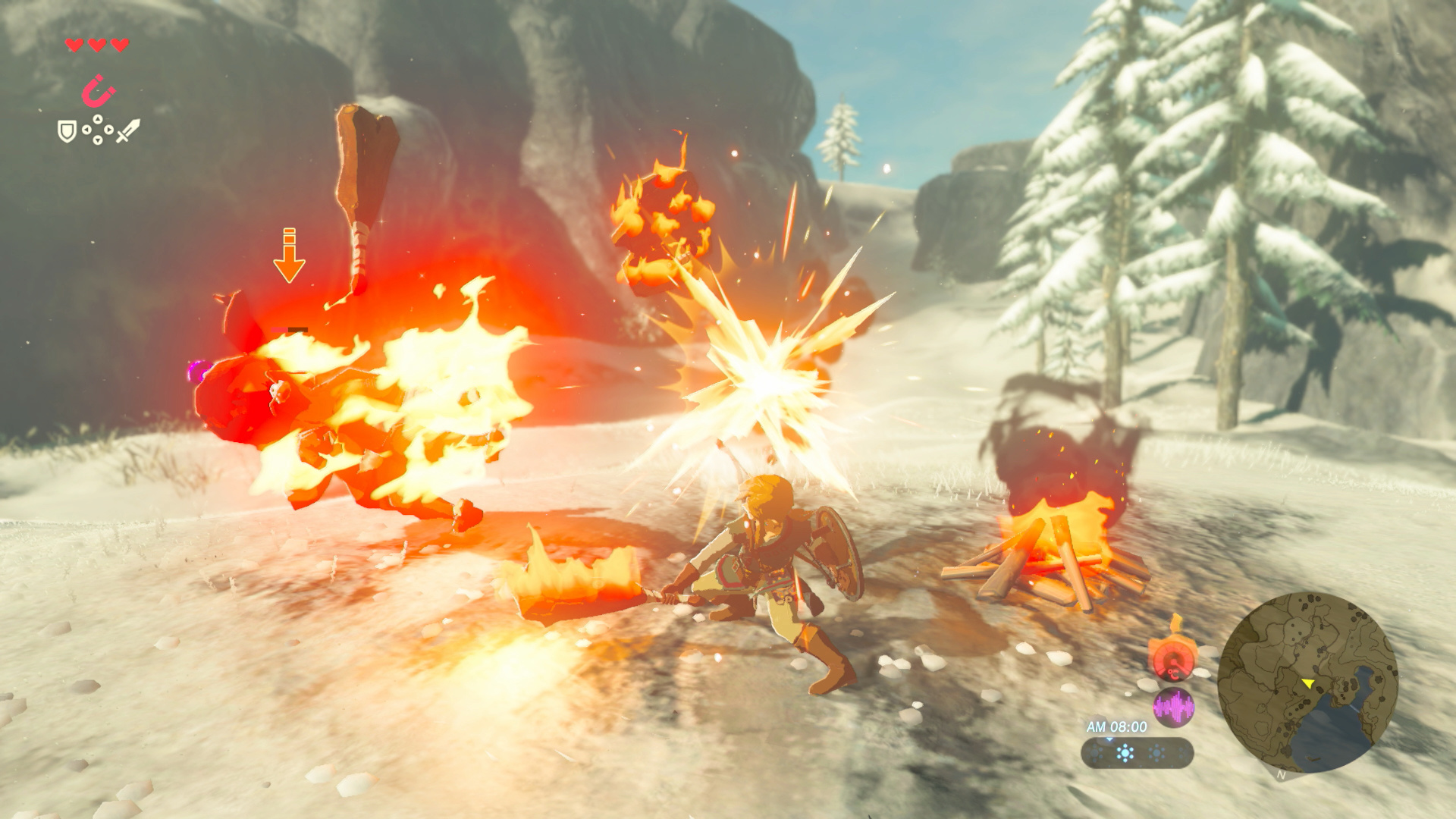
Task: Click the down arrow on the D-pad icon
Action: tap(97, 140)
